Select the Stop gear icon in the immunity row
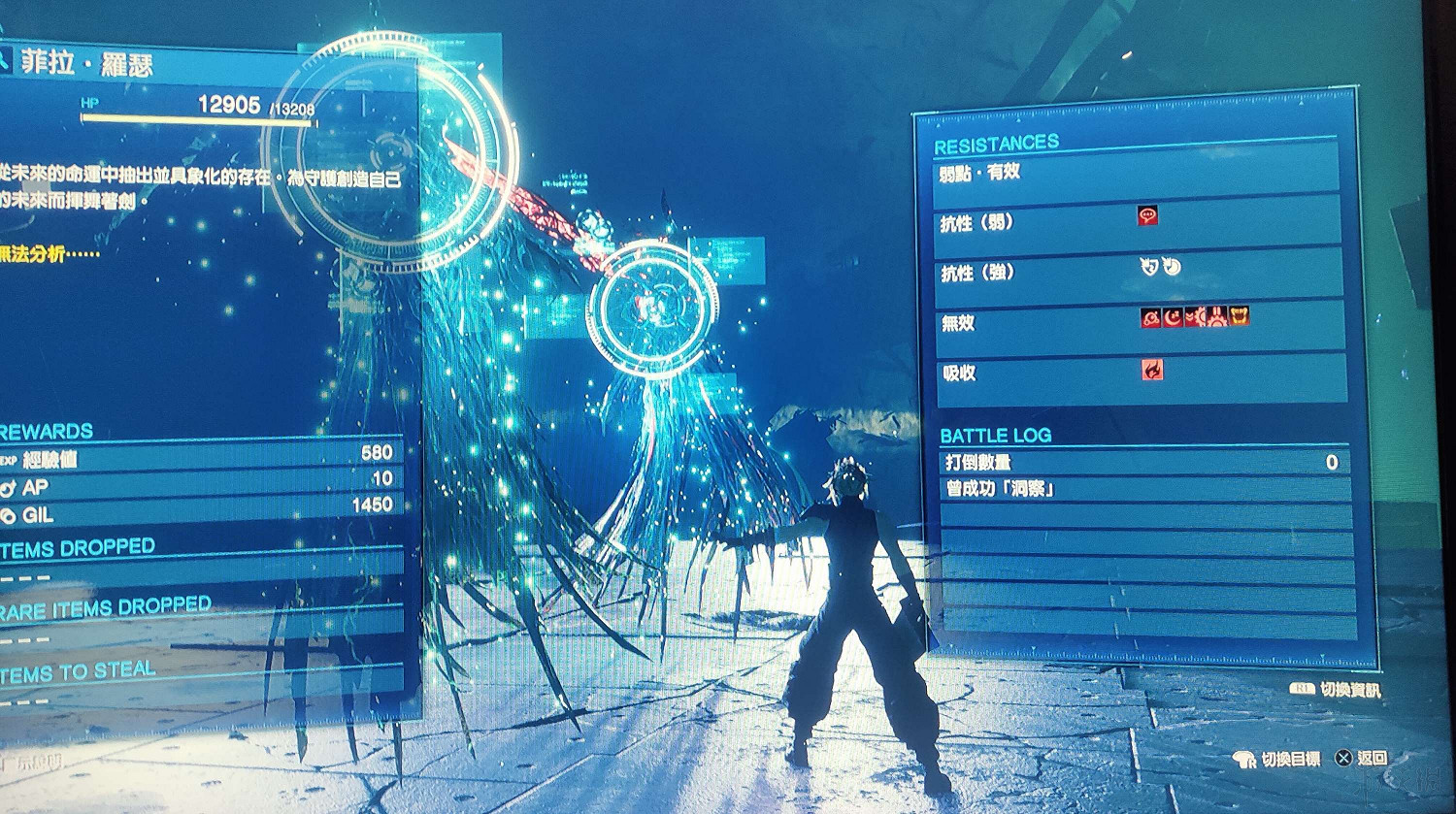 [1217, 317]
